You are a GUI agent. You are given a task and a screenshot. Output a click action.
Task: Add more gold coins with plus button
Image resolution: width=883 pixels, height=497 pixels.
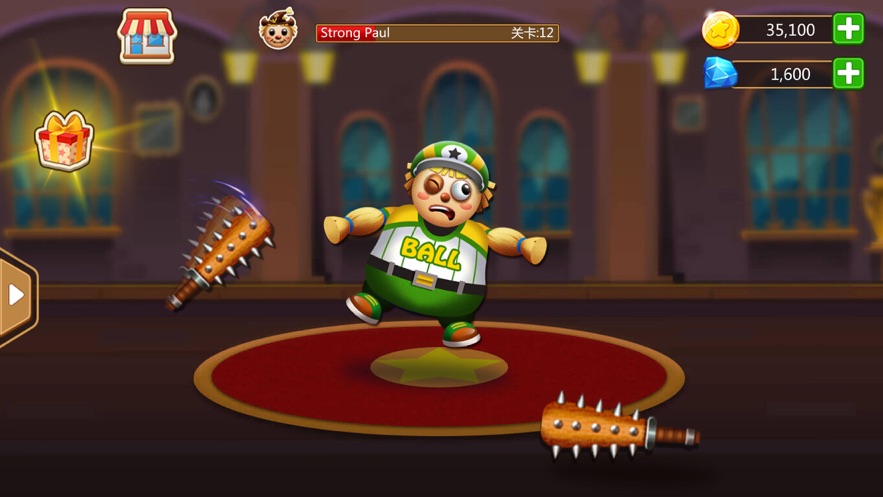click(x=848, y=29)
